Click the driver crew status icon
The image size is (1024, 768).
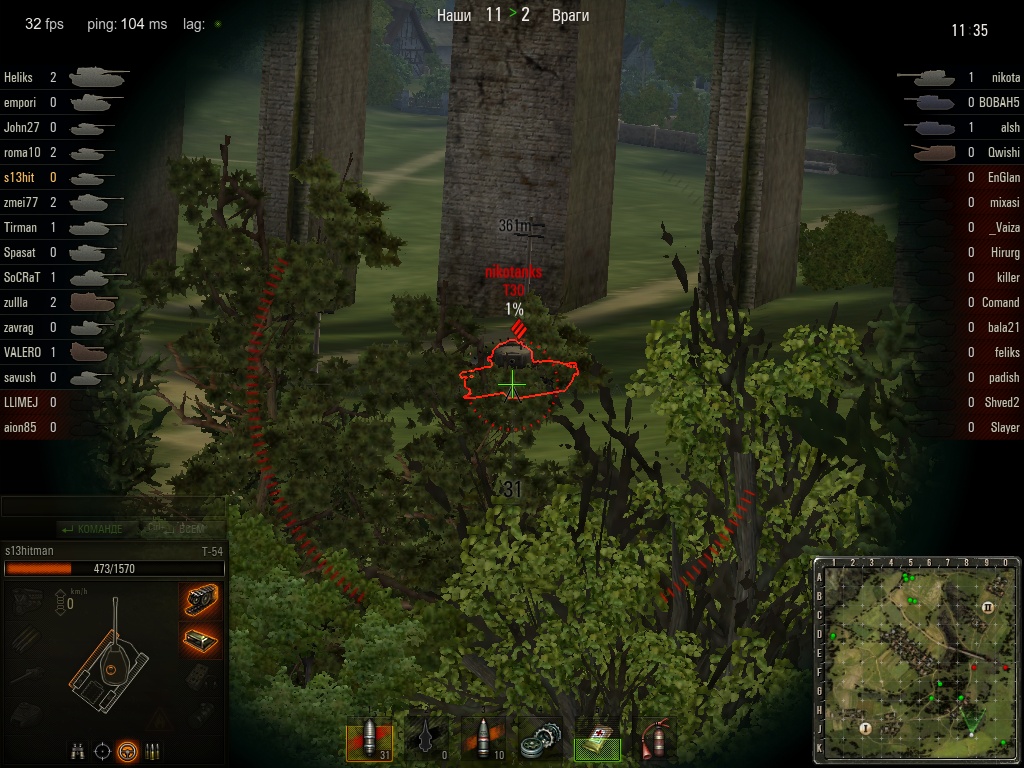pyautogui.click(x=127, y=751)
